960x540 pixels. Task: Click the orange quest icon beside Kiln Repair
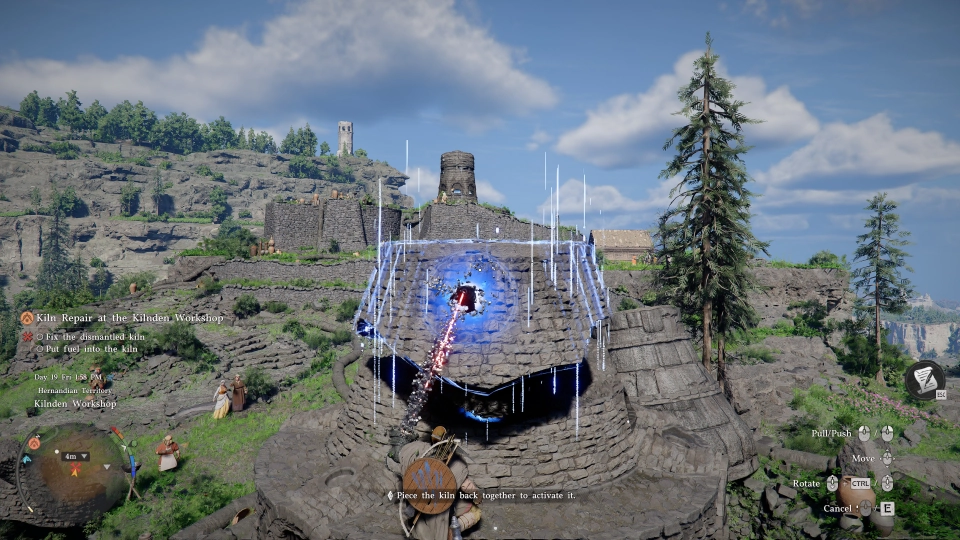(27, 318)
